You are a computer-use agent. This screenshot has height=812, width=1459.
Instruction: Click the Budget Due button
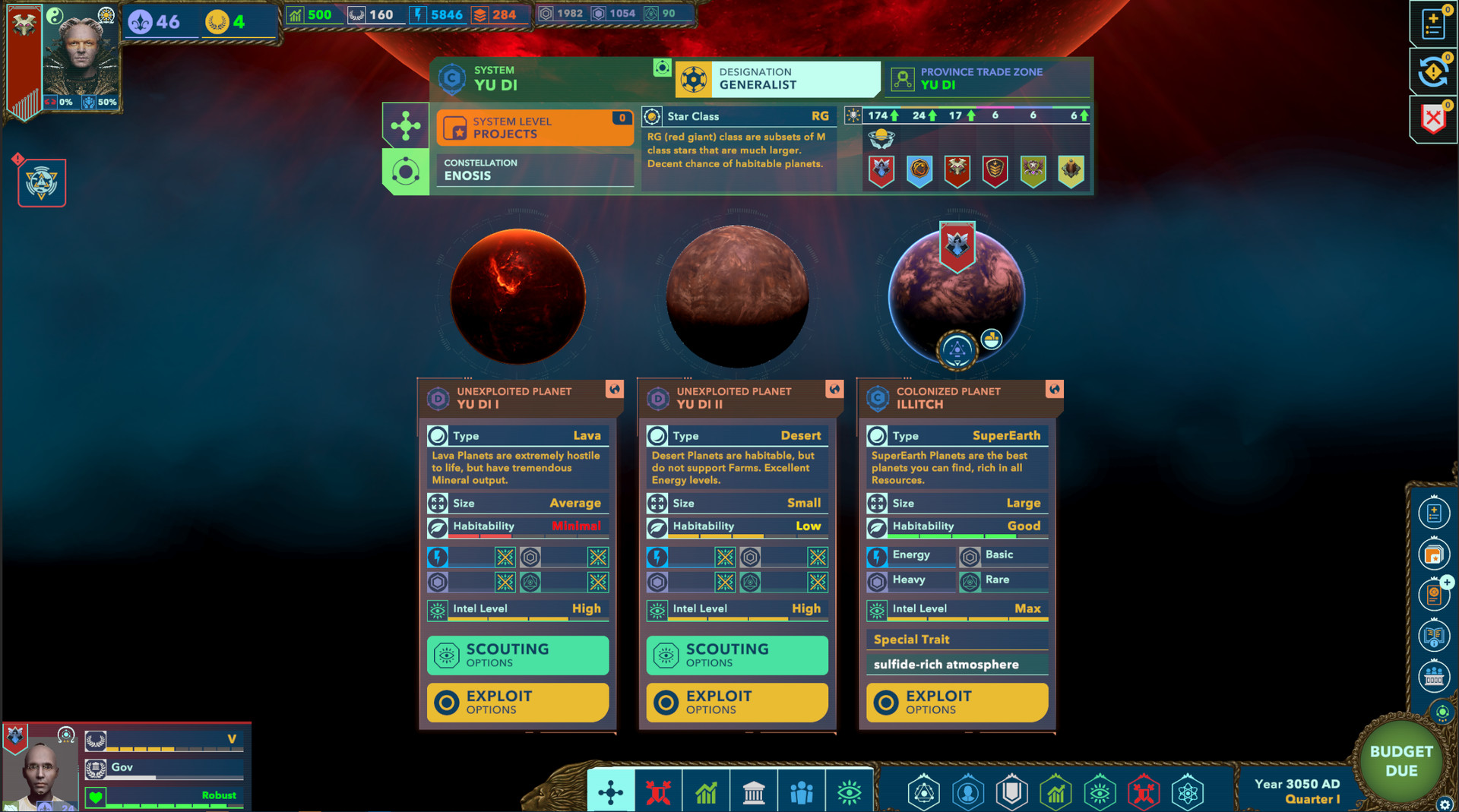[x=1400, y=762]
